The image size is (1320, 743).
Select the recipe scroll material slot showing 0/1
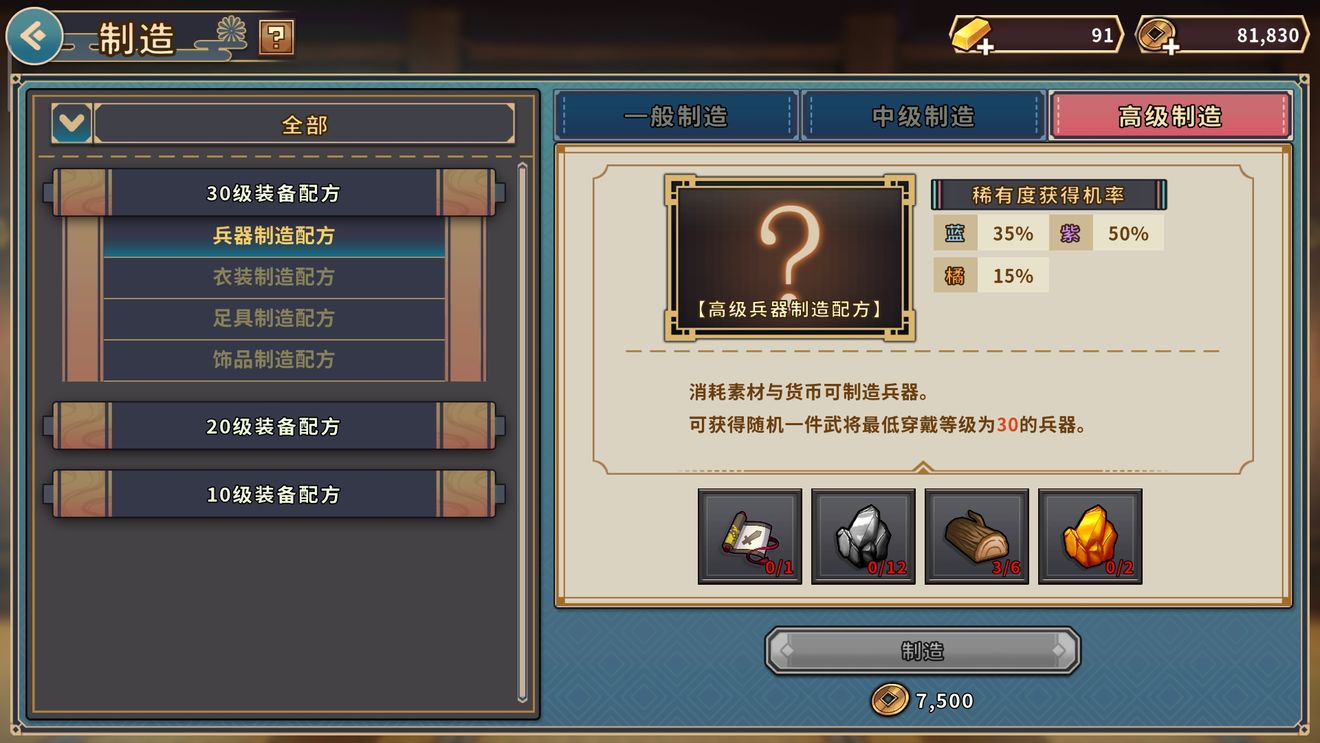click(748, 537)
